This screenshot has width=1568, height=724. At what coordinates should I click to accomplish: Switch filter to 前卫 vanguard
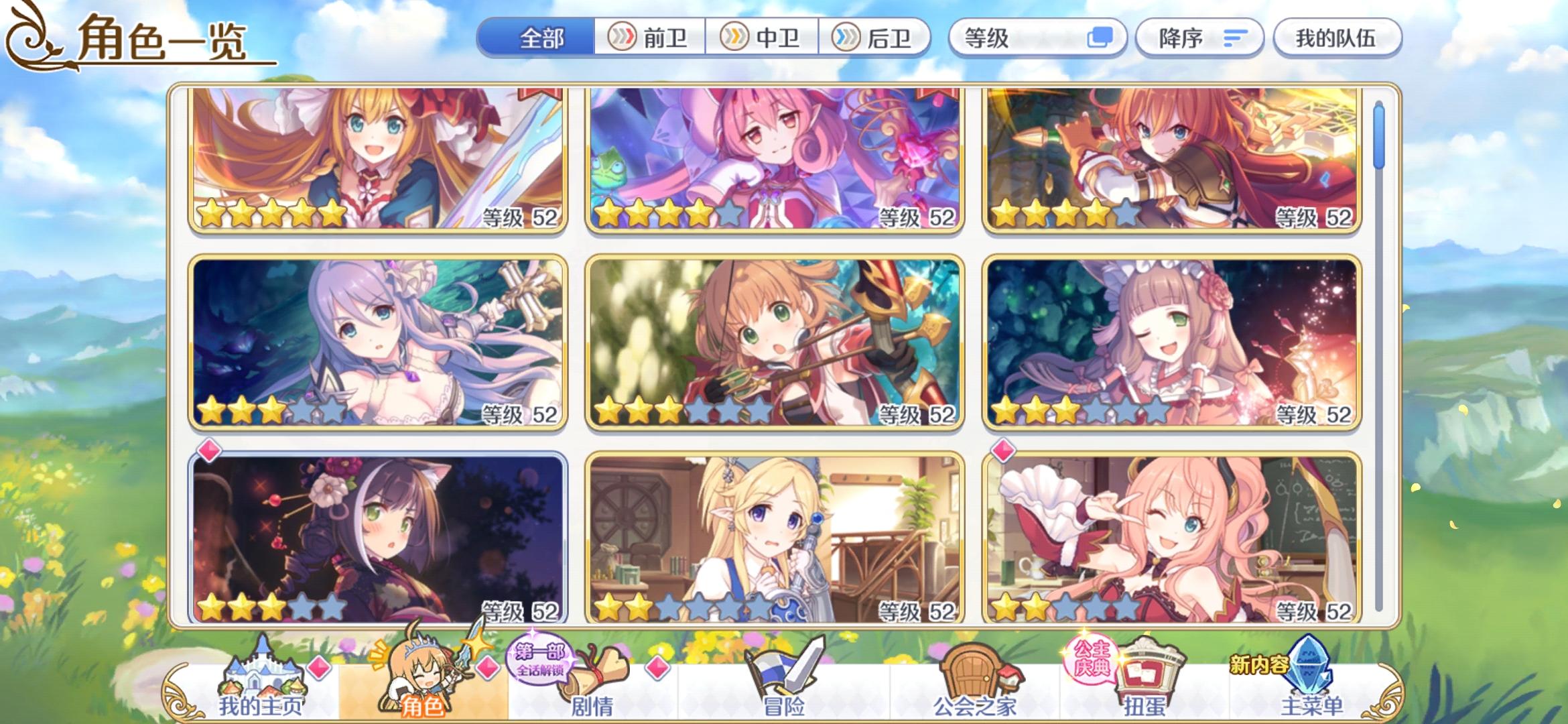(x=653, y=38)
